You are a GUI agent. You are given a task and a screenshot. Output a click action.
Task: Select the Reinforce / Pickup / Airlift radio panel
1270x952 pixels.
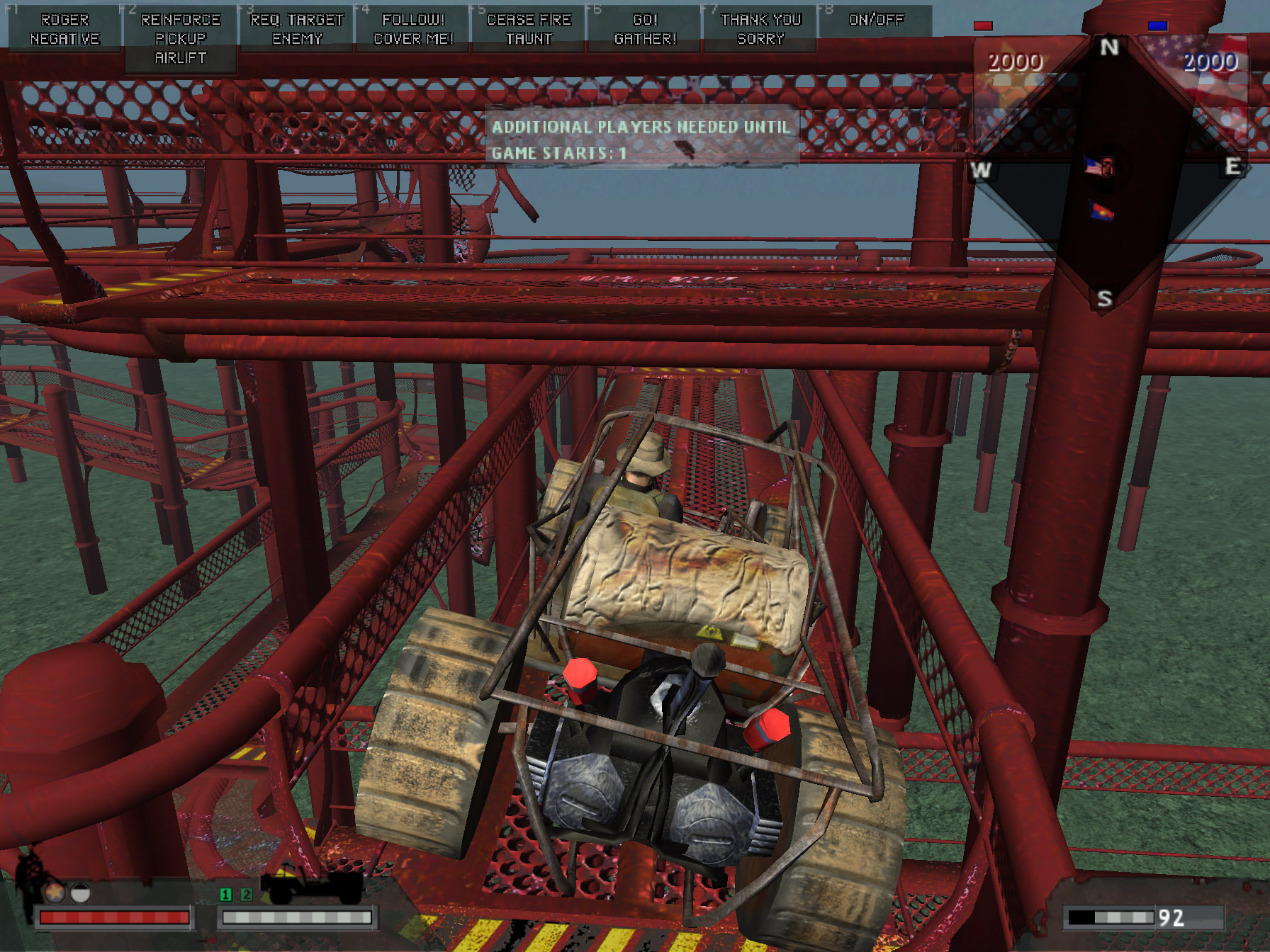pos(181,38)
